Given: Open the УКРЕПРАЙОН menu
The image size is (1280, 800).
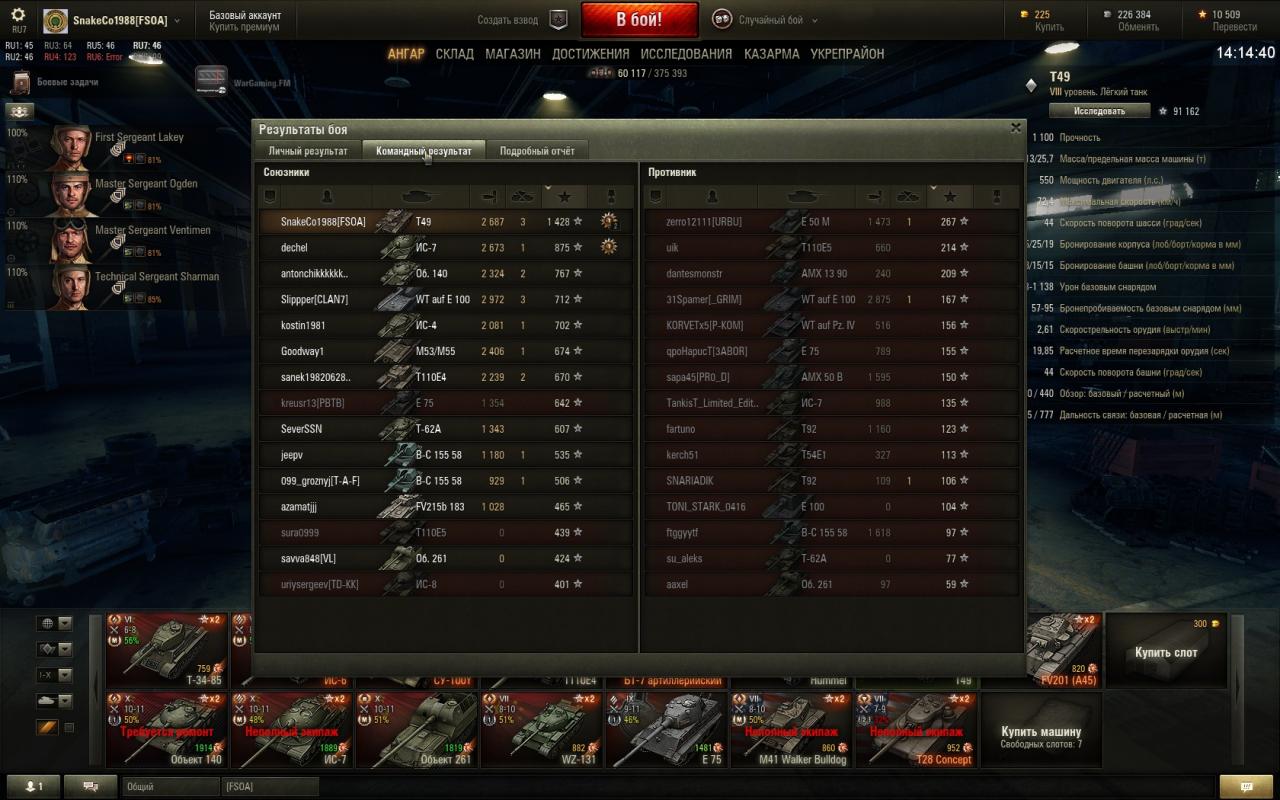Looking at the screenshot, I should pos(847,54).
